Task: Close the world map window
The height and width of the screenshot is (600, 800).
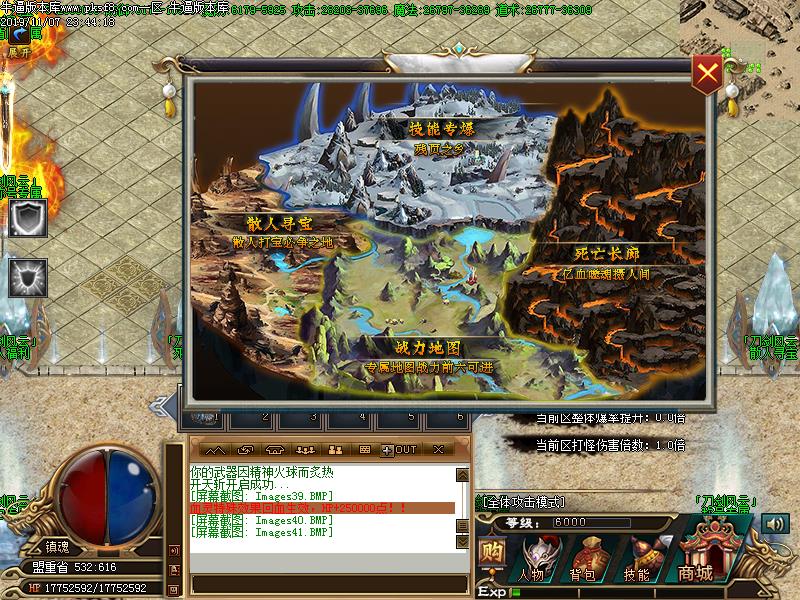Action: 707,72
